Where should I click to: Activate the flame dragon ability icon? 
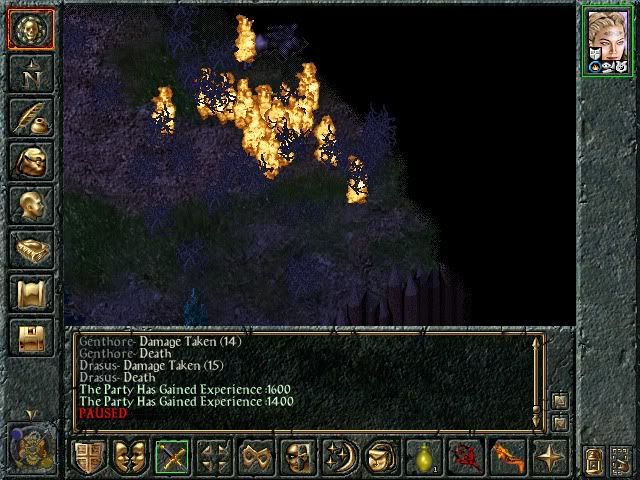coord(507,458)
